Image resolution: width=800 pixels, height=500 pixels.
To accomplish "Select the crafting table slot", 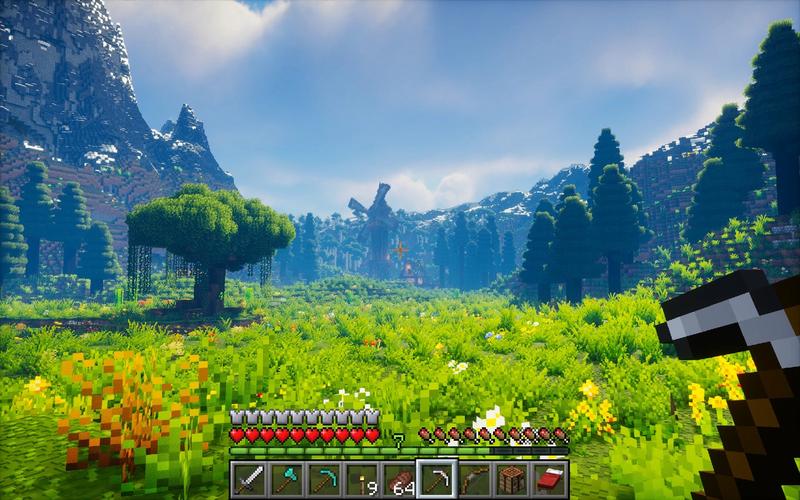I will [x=512, y=479].
